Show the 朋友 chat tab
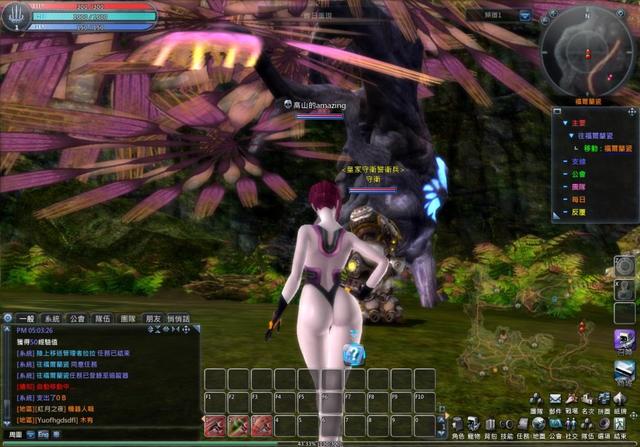 click(152, 318)
